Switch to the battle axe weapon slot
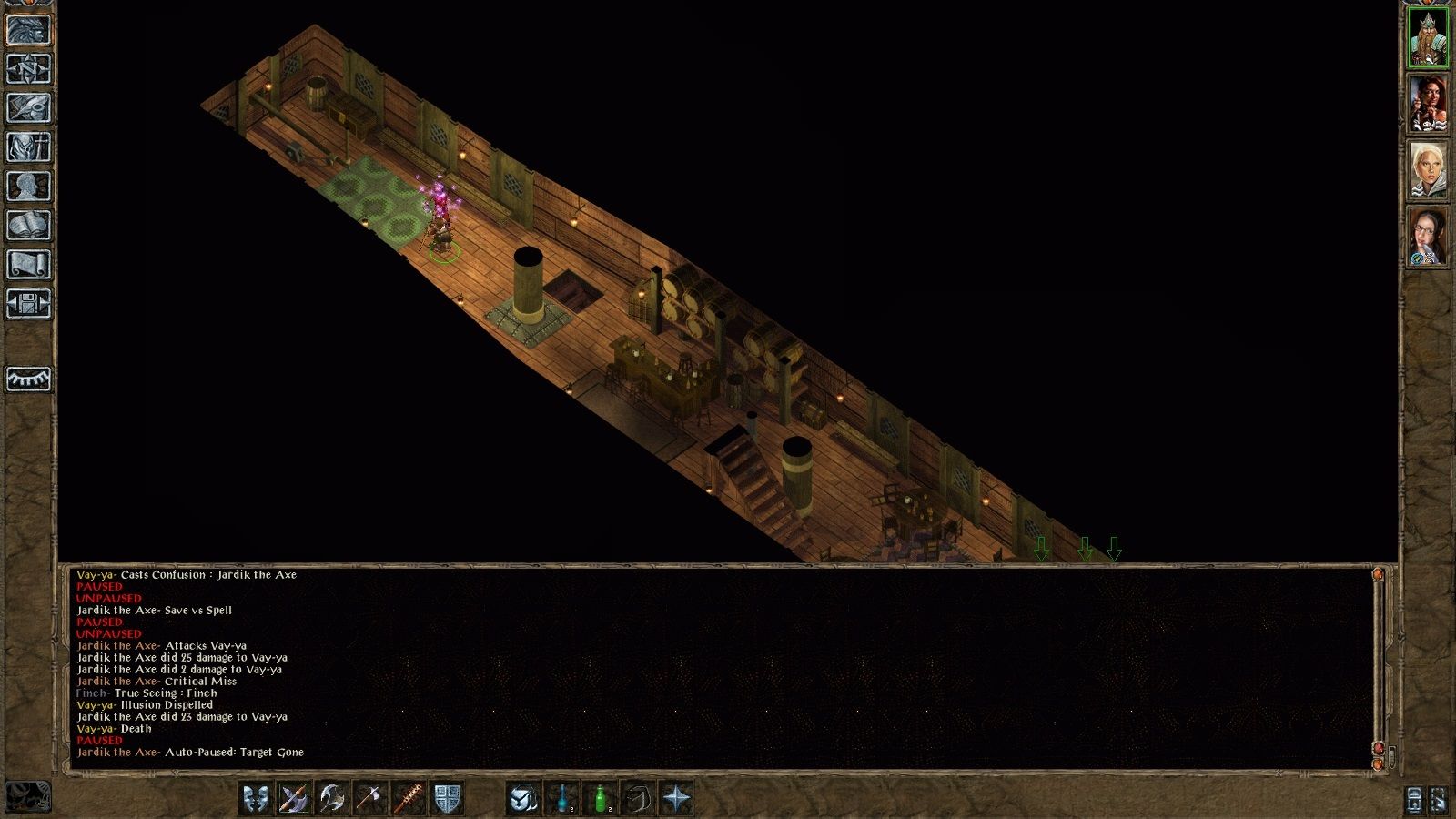The width and height of the screenshot is (1456, 819). point(331,799)
